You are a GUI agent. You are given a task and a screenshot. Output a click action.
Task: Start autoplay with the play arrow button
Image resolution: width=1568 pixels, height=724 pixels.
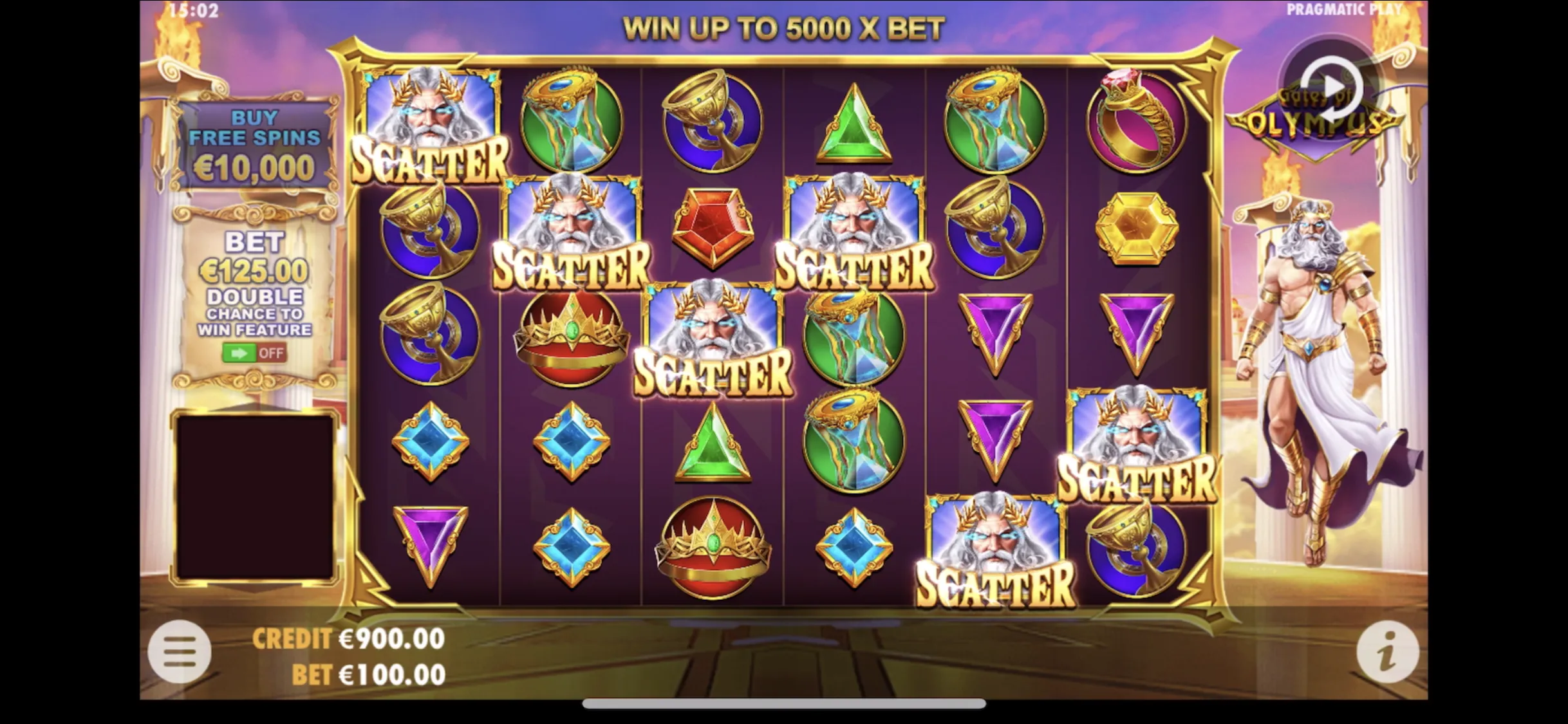tap(1330, 87)
